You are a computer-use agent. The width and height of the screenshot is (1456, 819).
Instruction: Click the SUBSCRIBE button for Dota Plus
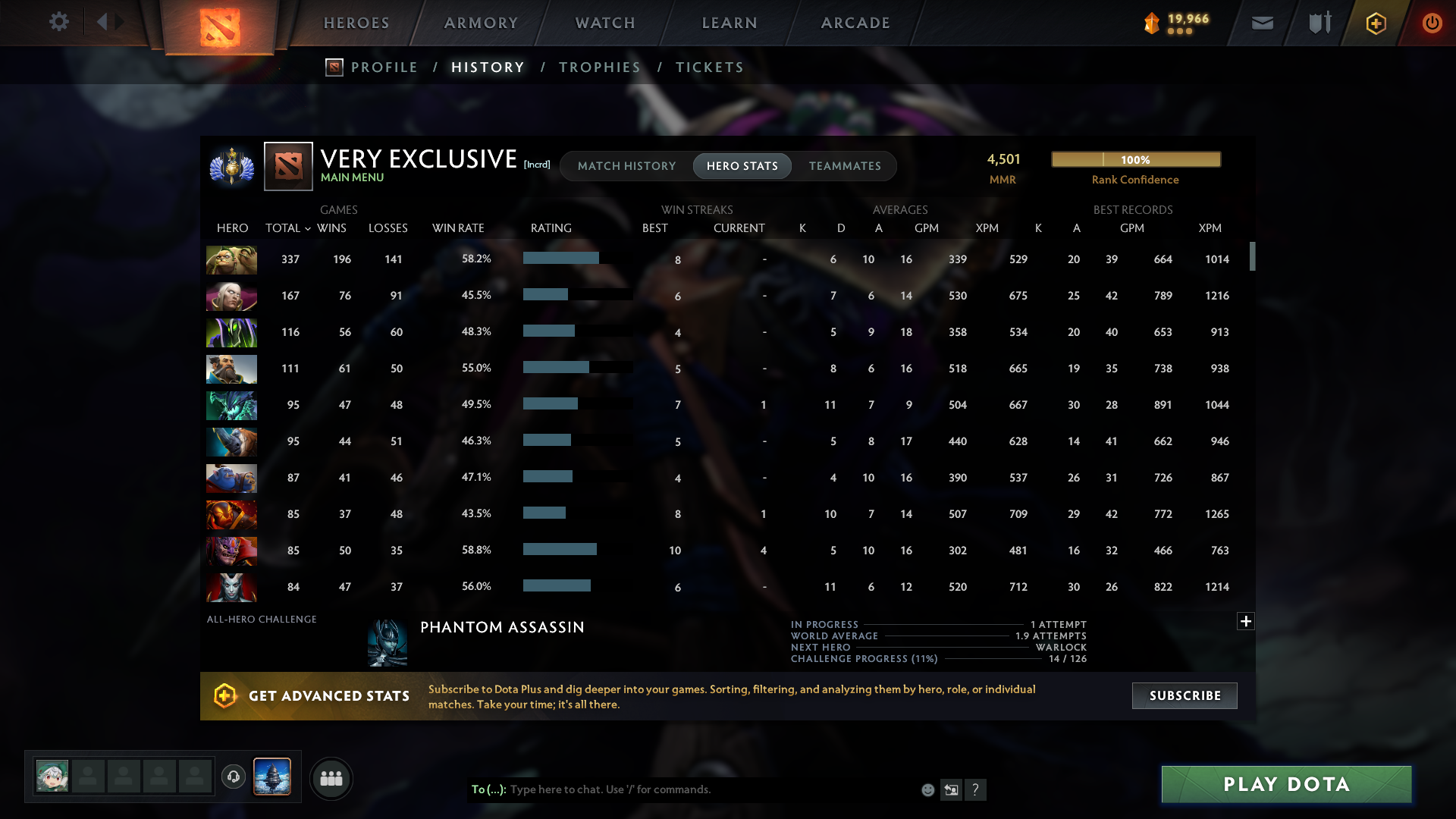coord(1184,695)
